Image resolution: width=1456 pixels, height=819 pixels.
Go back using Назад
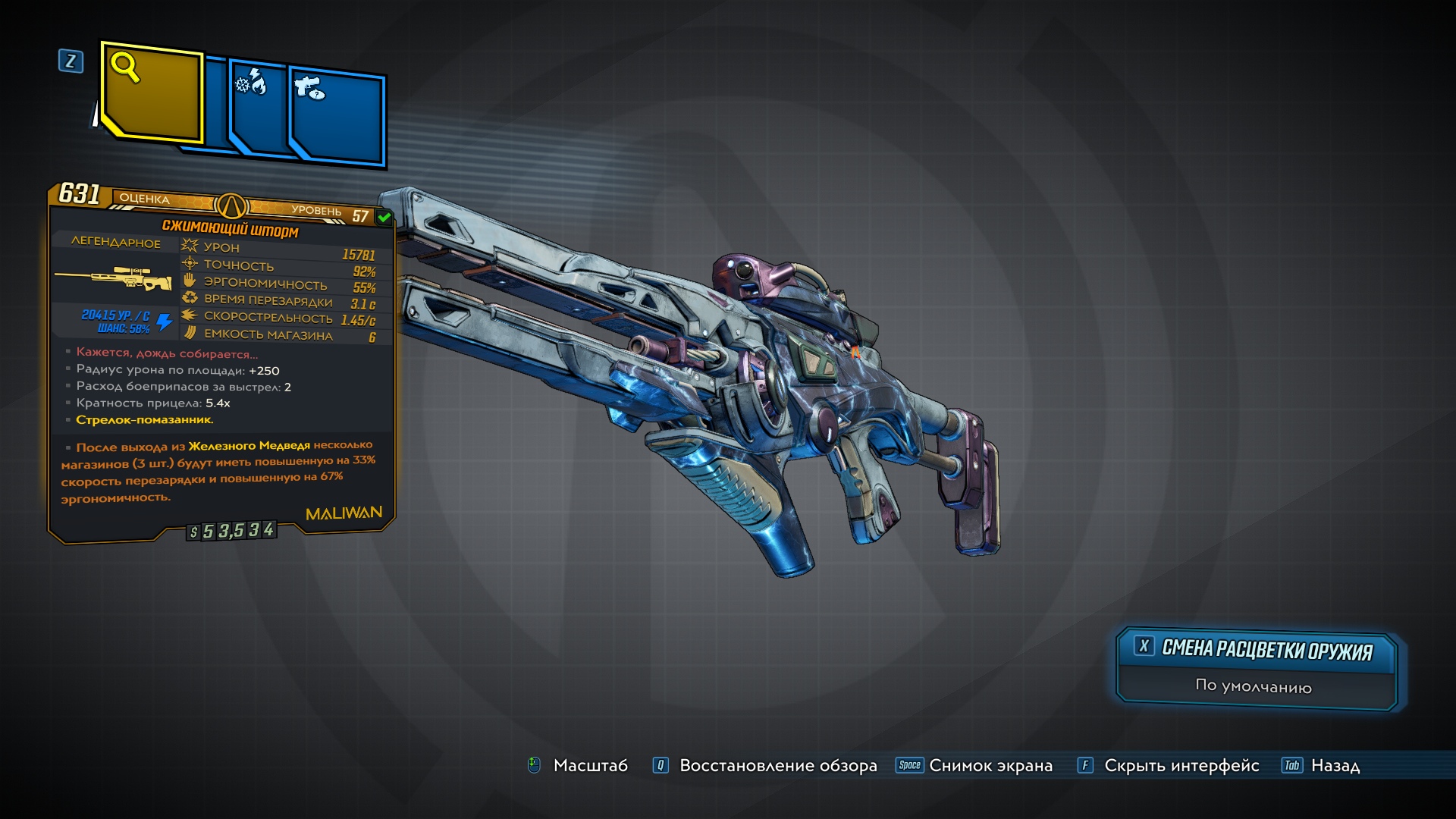pos(1335,766)
